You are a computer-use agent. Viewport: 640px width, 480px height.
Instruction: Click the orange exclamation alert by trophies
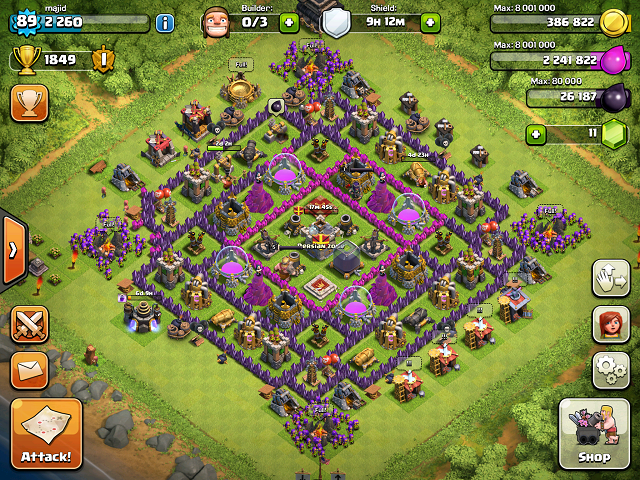click(x=103, y=60)
